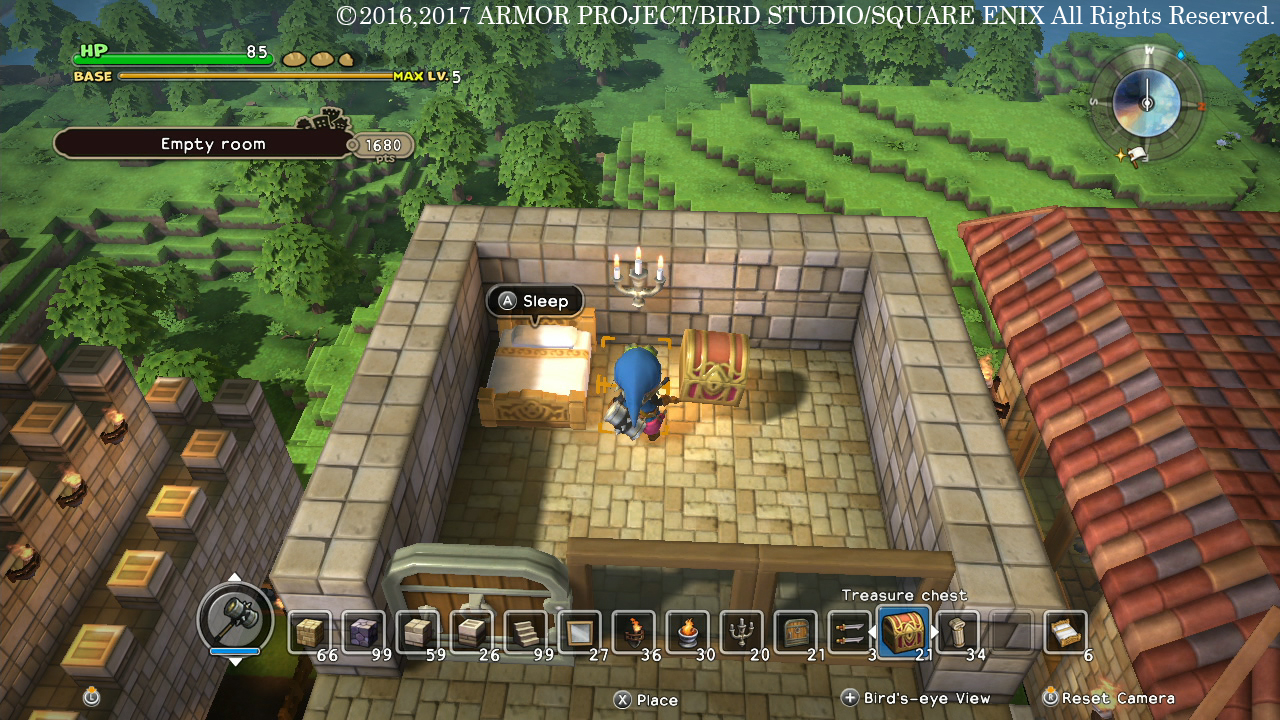Select the candelabra hotbar slot
The width and height of the screenshot is (1280, 720).
741,632
